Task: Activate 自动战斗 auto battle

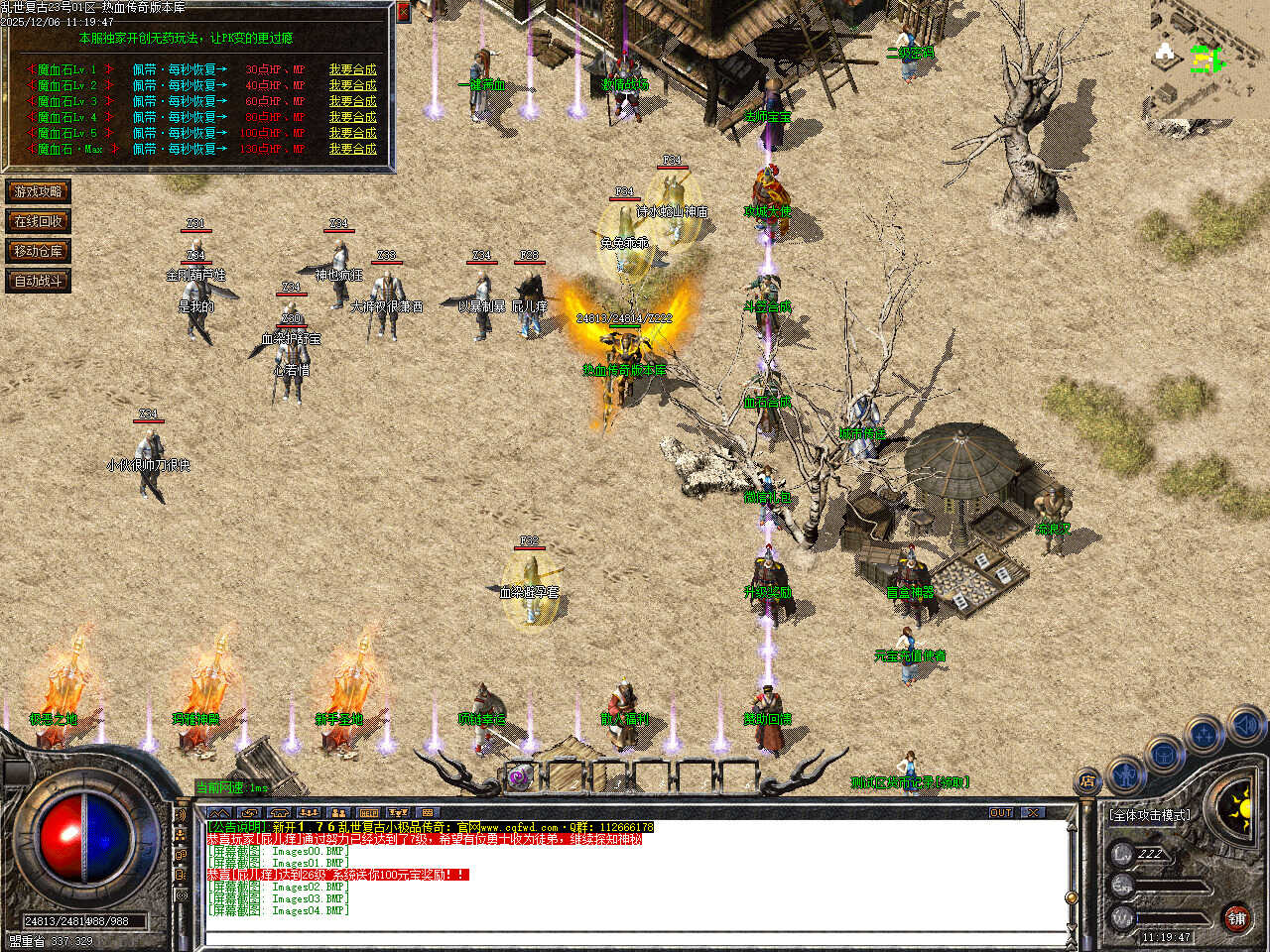Action: tap(38, 281)
